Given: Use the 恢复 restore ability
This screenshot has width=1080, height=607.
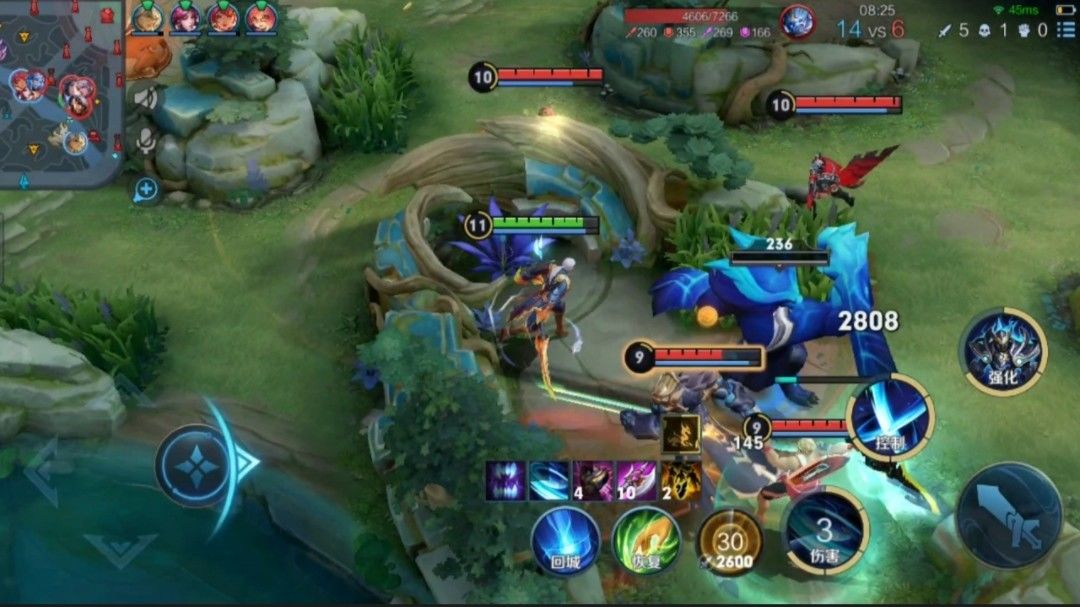Looking at the screenshot, I should click(x=646, y=540).
